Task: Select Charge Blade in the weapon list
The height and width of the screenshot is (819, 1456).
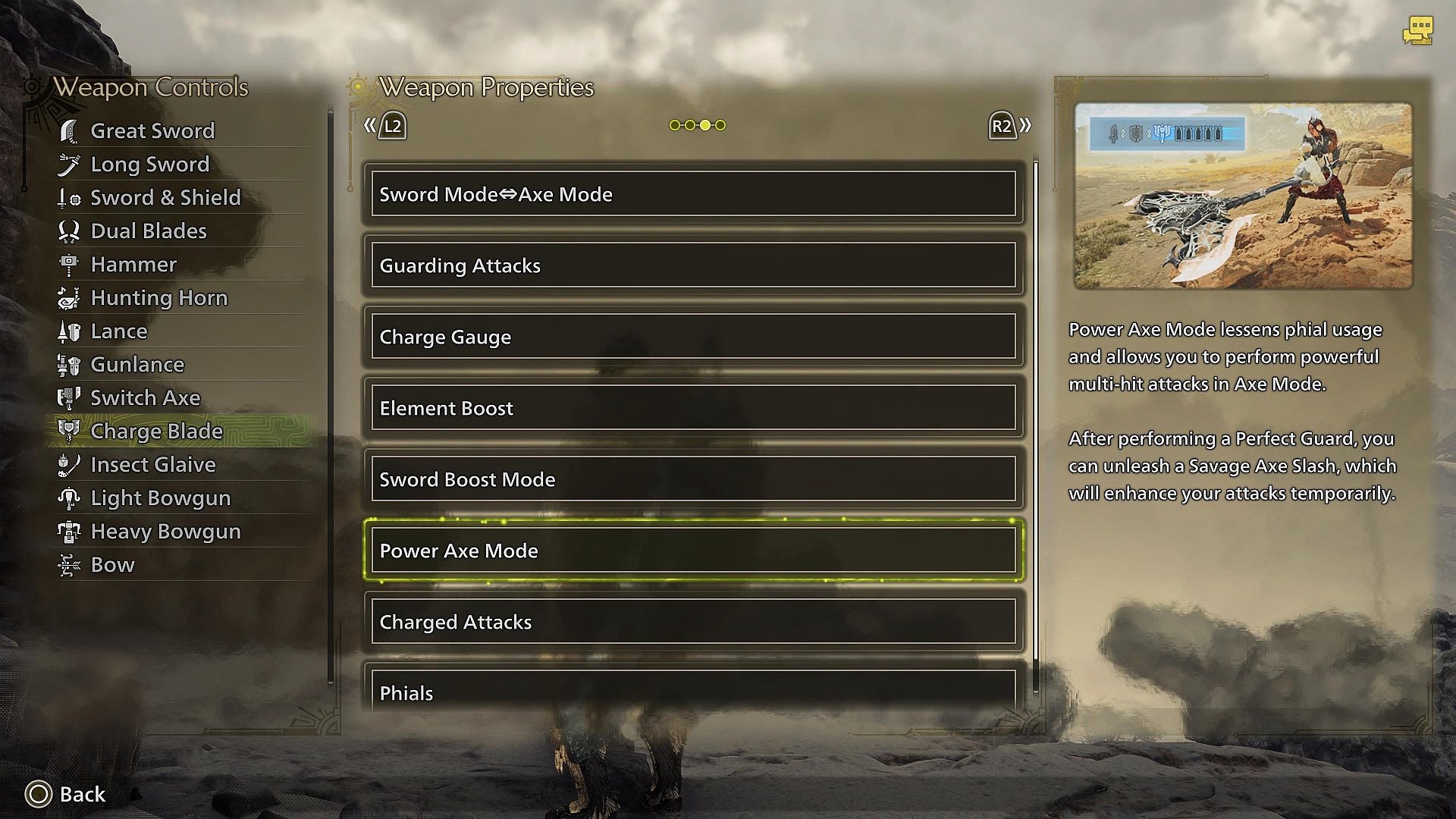Action: [x=155, y=431]
